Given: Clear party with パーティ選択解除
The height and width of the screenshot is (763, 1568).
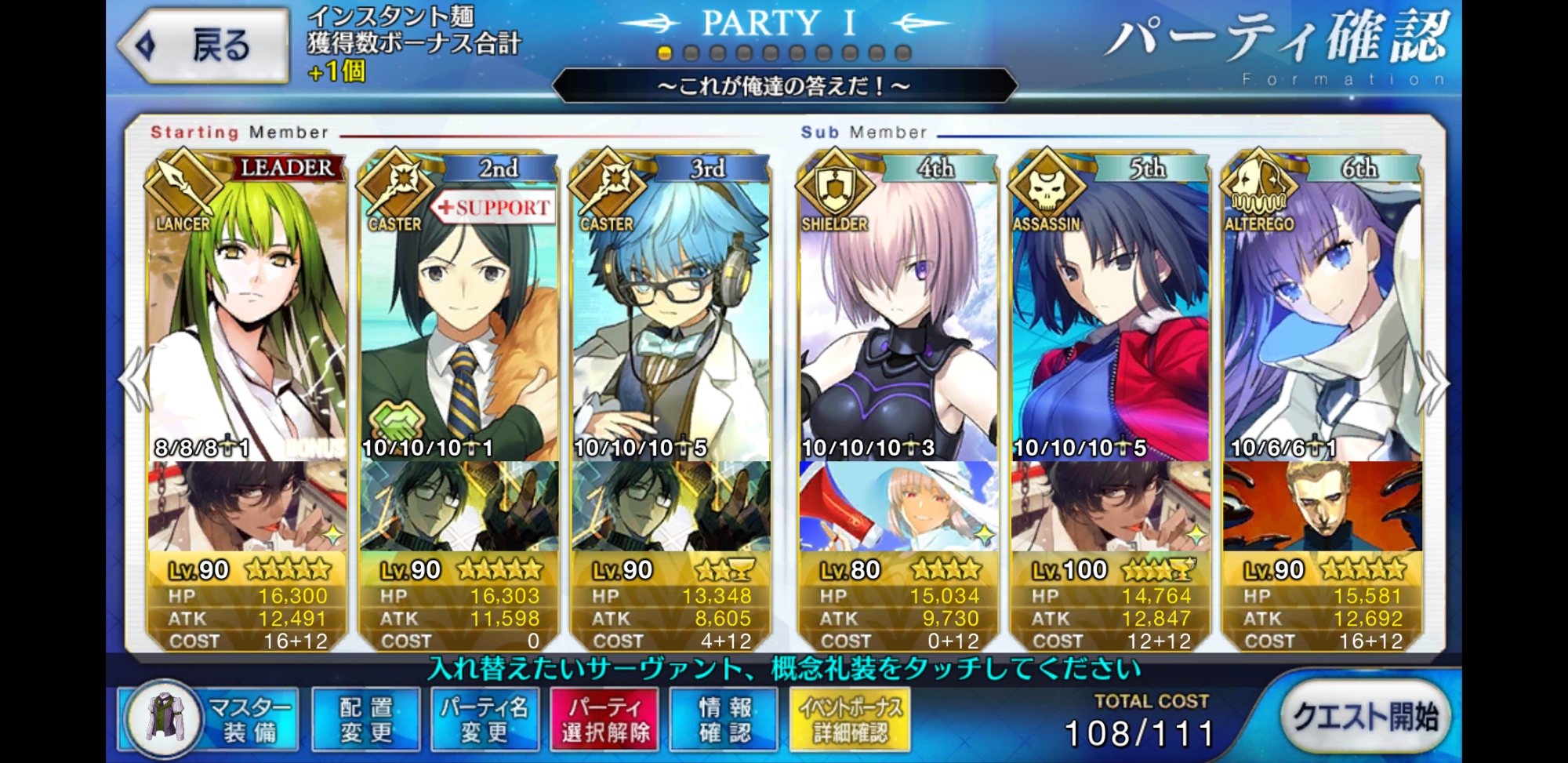Looking at the screenshot, I should coord(604,719).
